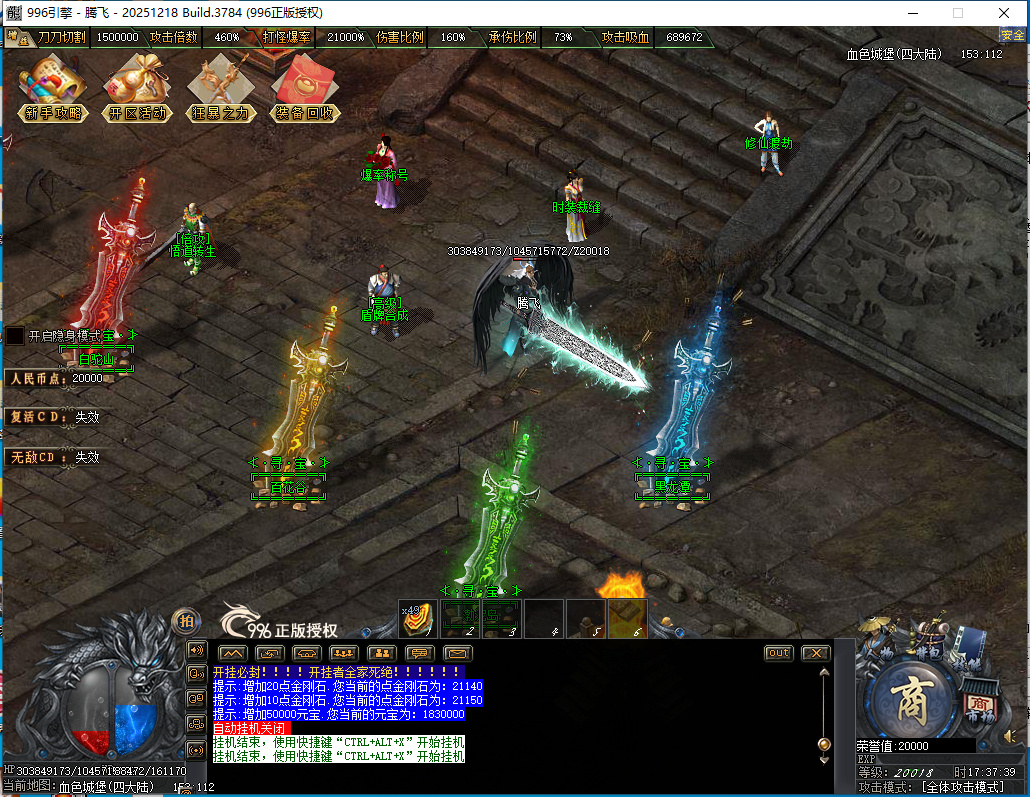Open the 装备回收 equipment recycling
This screenshot has width=1030, height=797.
pos(306,88)
